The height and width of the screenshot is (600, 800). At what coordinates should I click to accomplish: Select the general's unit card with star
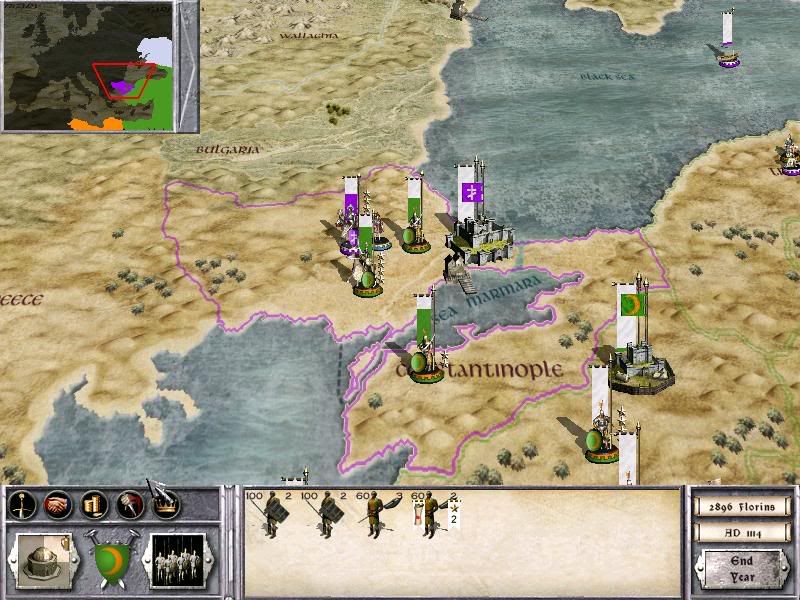coord(434,514)
